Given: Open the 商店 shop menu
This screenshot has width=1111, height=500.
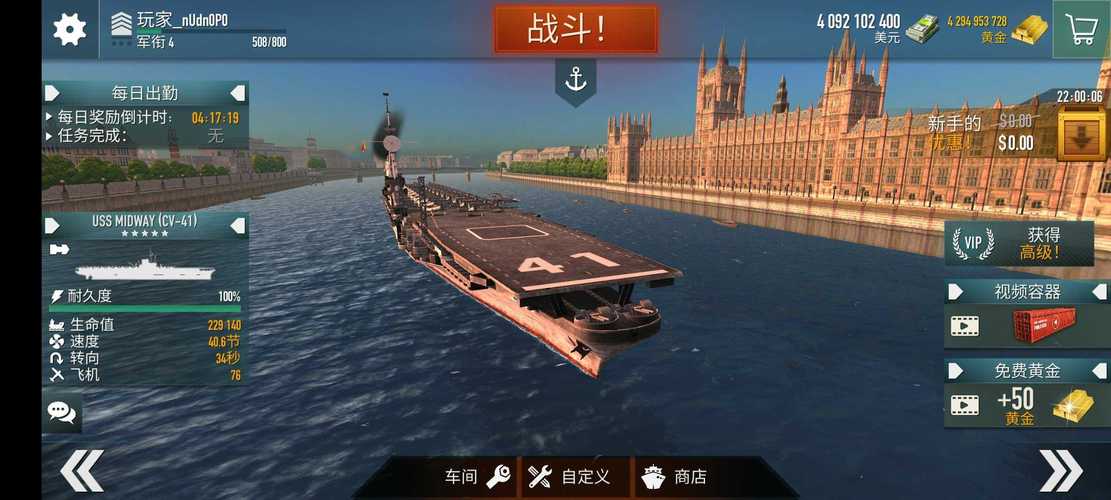Looking at the screenshot, I should tap(675, 477).
